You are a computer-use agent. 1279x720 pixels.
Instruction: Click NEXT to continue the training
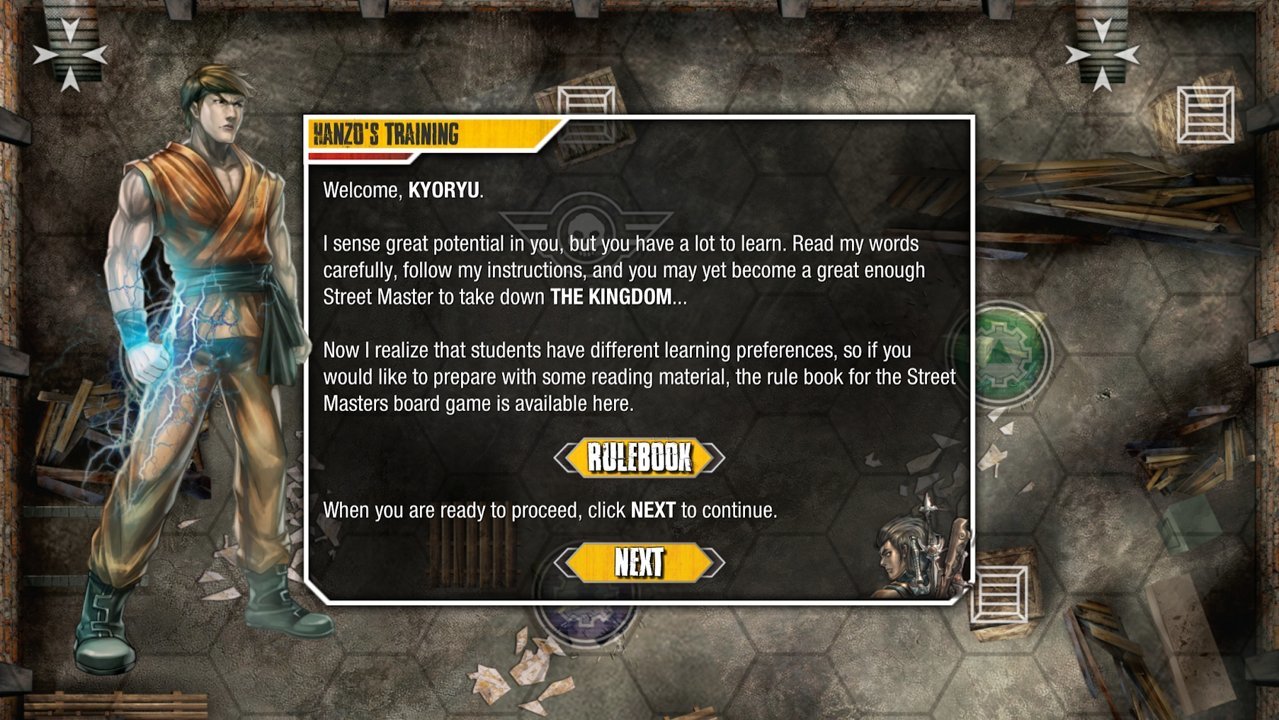click(x=639, y=563)
